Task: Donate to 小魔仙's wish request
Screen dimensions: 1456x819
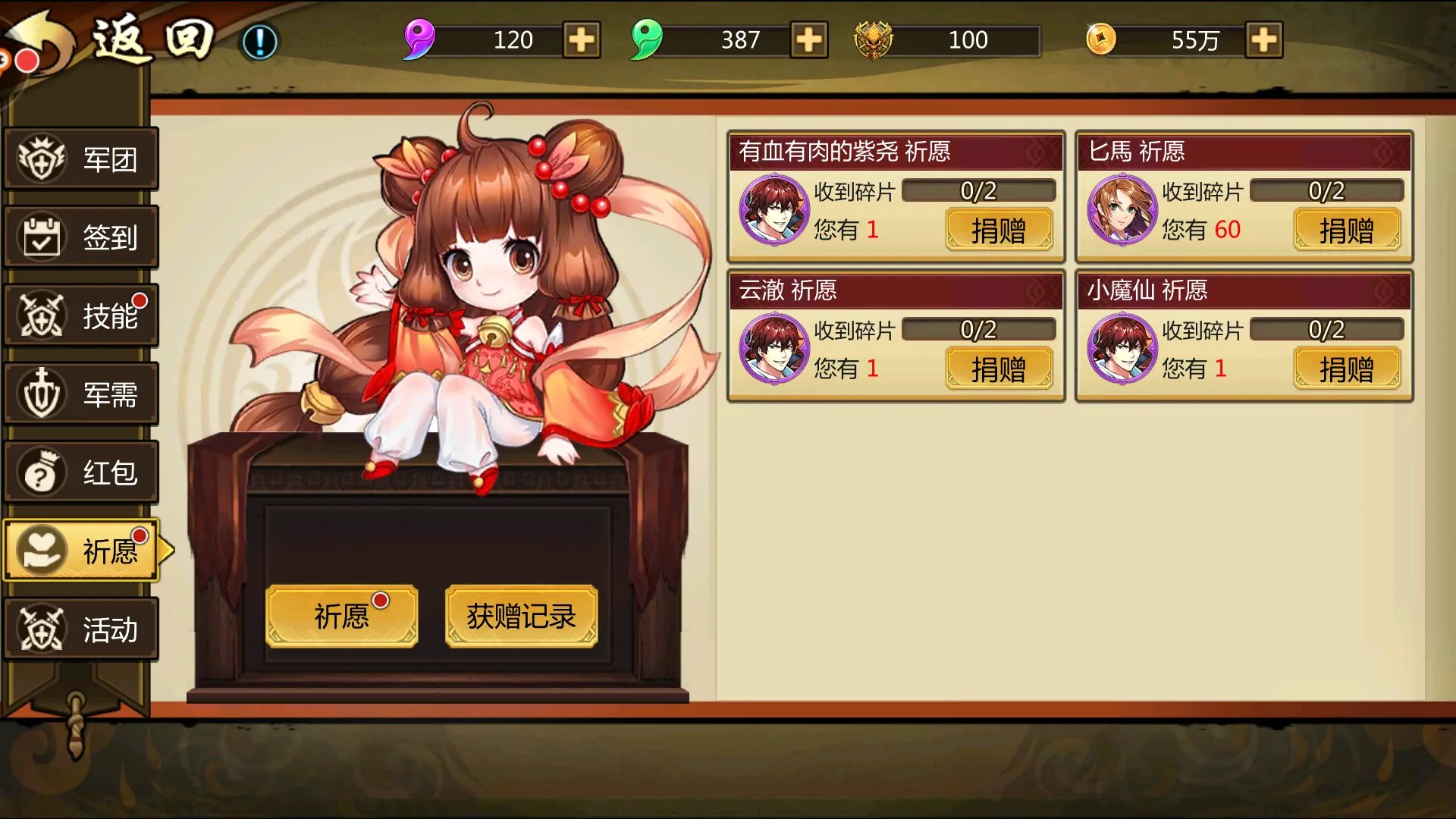Action: (1346, 369)
